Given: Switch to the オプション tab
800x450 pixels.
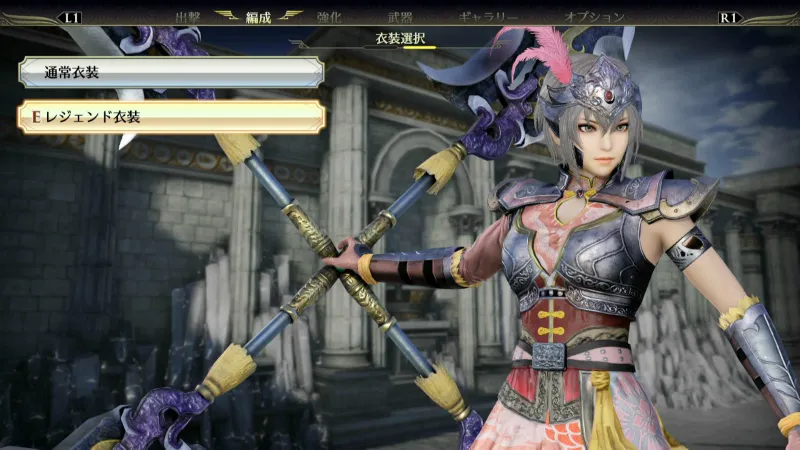Looking at the screenshot, I should click(594, 17).
